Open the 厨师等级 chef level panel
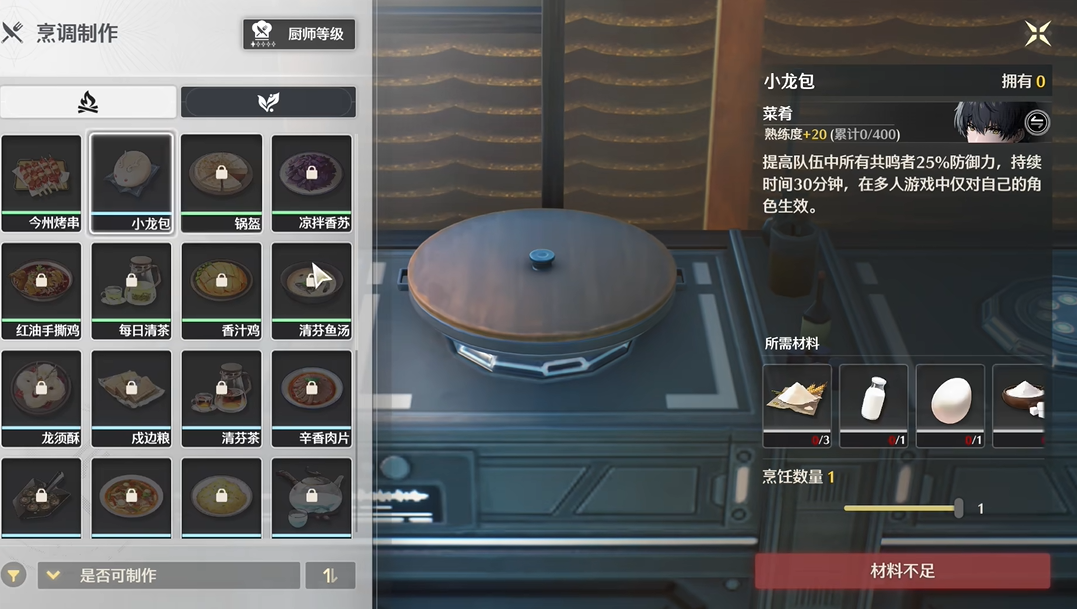Screen dimensions: 1077x609 pos(299,34)
